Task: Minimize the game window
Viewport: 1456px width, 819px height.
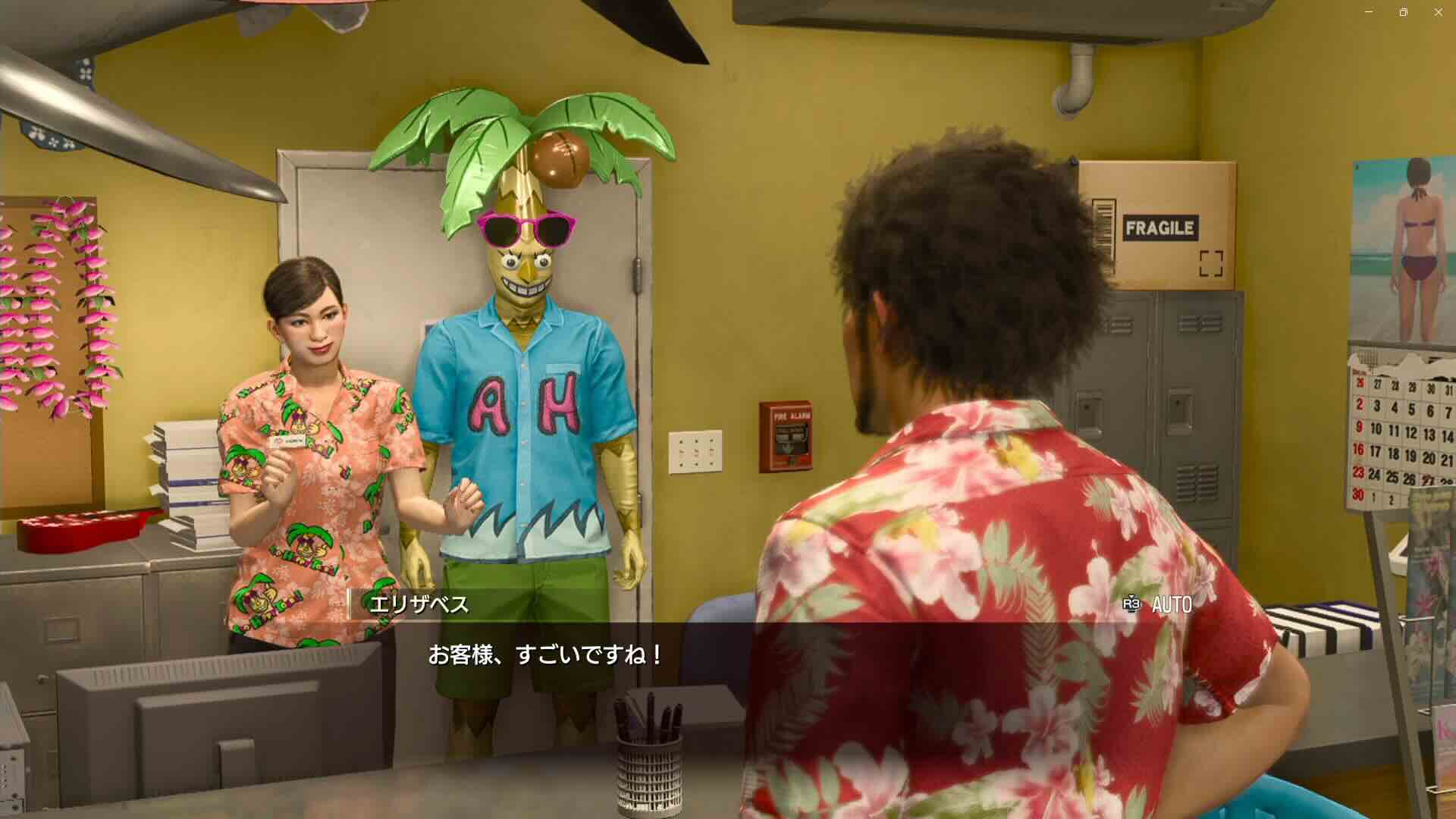Action: coord(1371,11)
